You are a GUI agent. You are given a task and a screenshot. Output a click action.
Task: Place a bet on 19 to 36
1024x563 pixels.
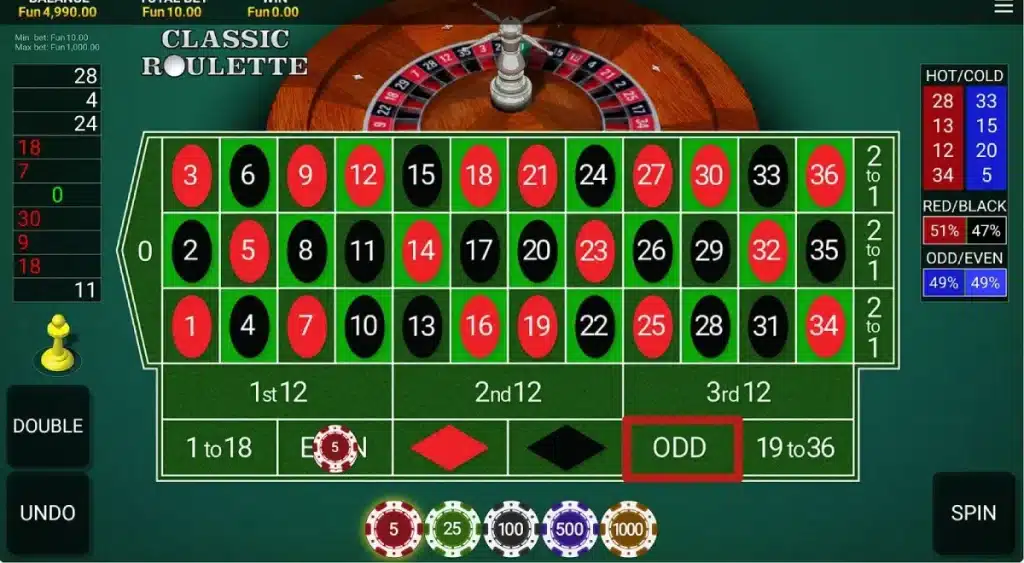tap(796, 447)
